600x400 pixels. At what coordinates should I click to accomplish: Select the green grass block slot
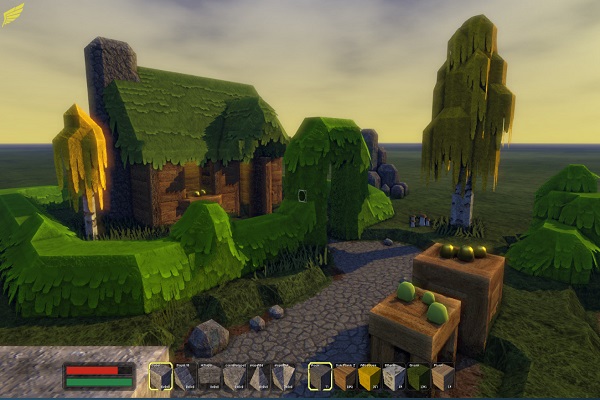[x=418, y=376]
